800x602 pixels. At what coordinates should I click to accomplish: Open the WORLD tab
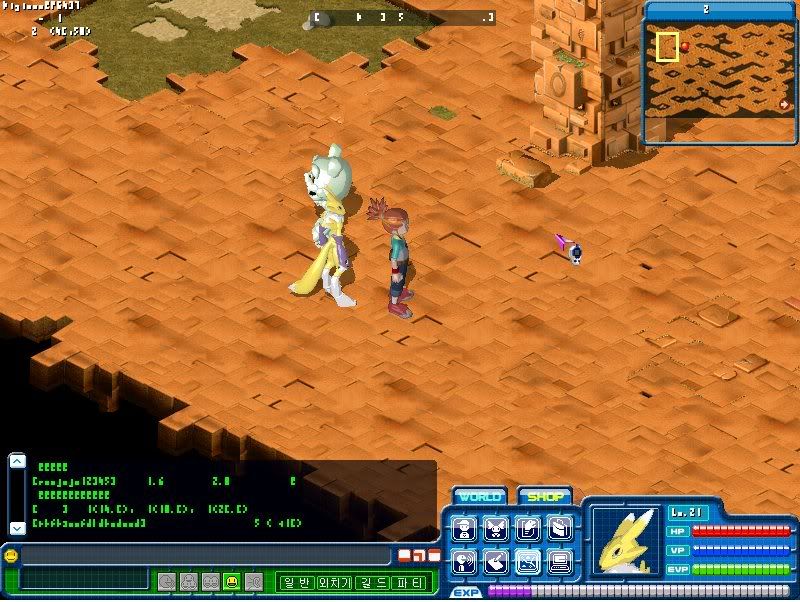[479, 497]
